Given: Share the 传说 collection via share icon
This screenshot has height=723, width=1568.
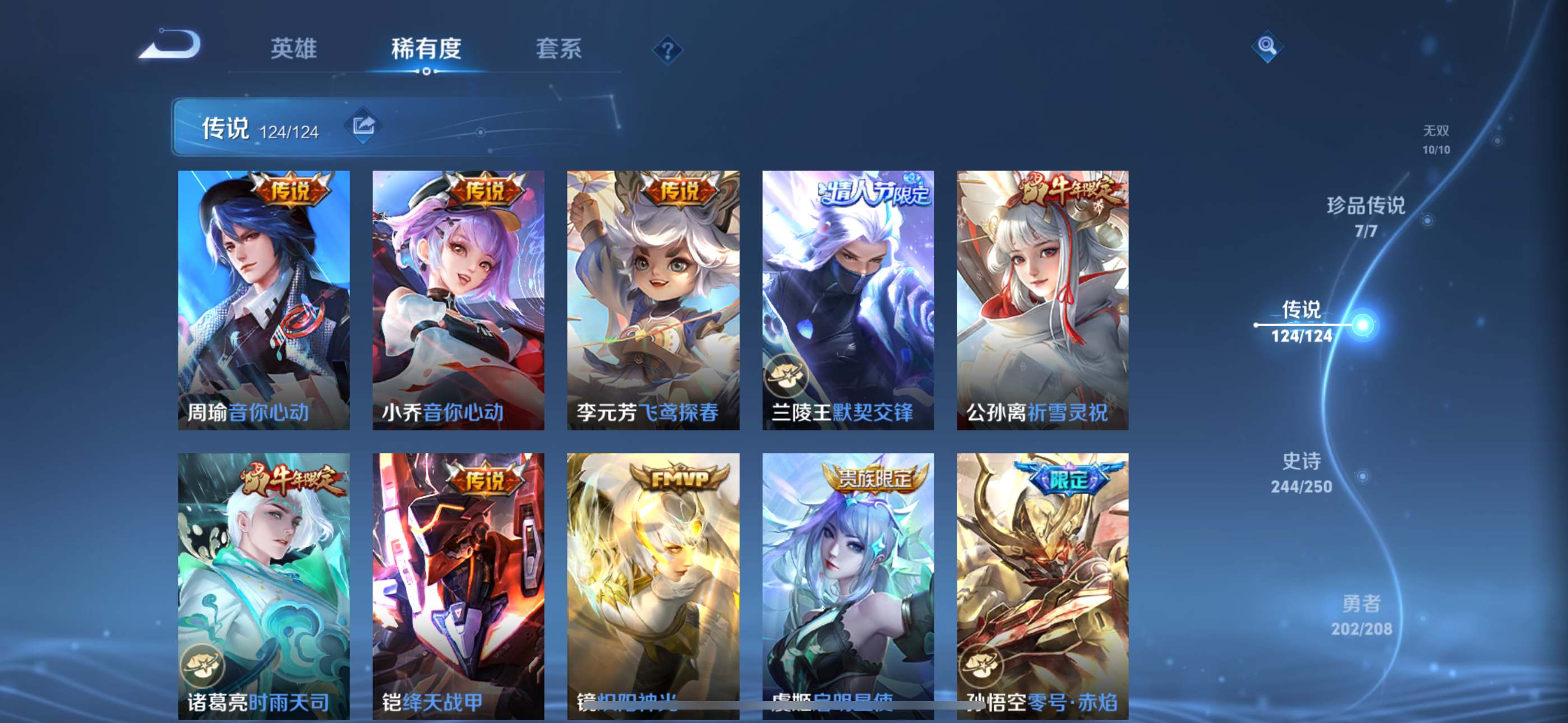Looking at the screenshot, I should (x=363, y=126).
